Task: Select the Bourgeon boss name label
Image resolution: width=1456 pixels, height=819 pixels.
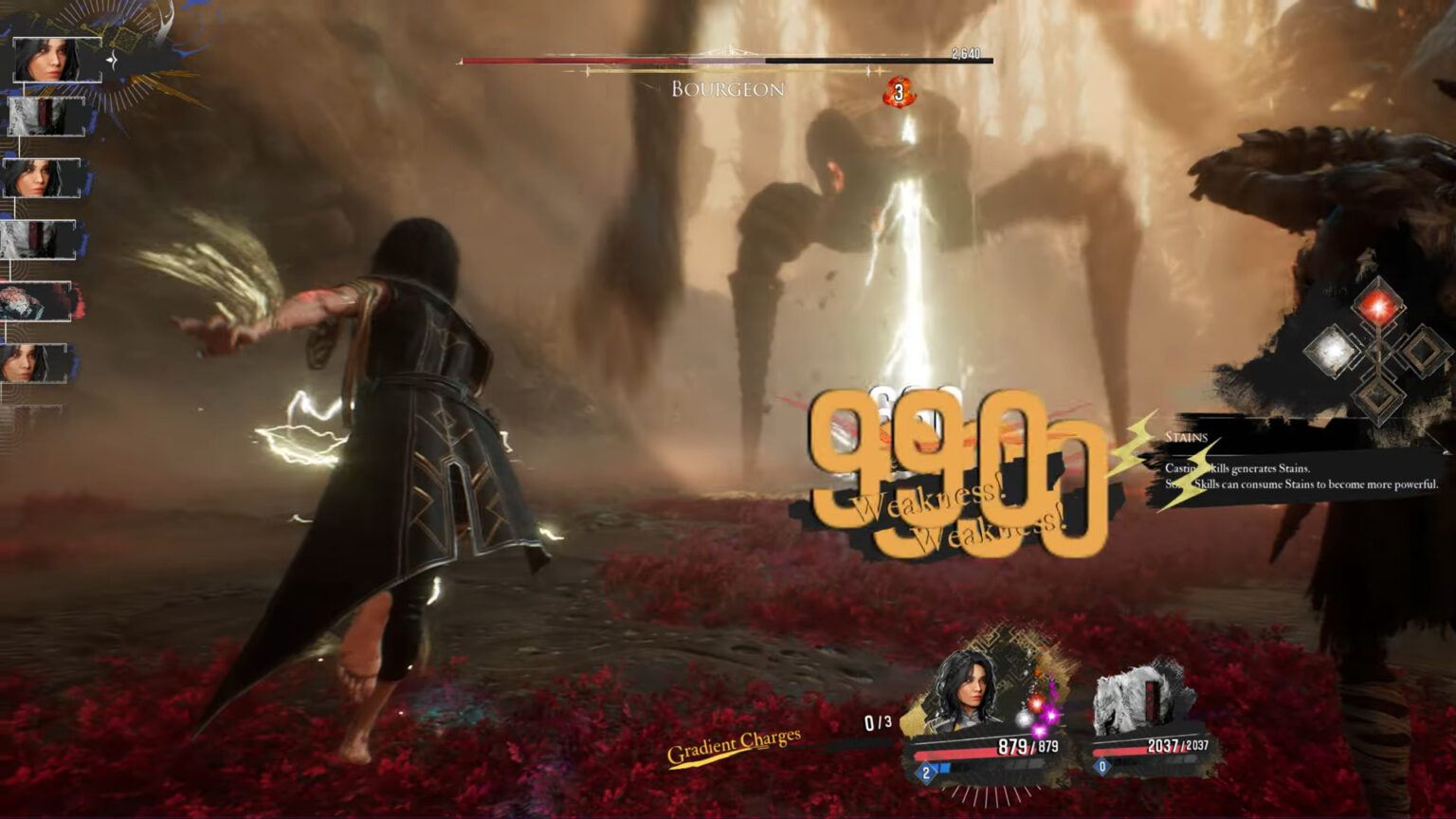Action: [x=728, y=89]
